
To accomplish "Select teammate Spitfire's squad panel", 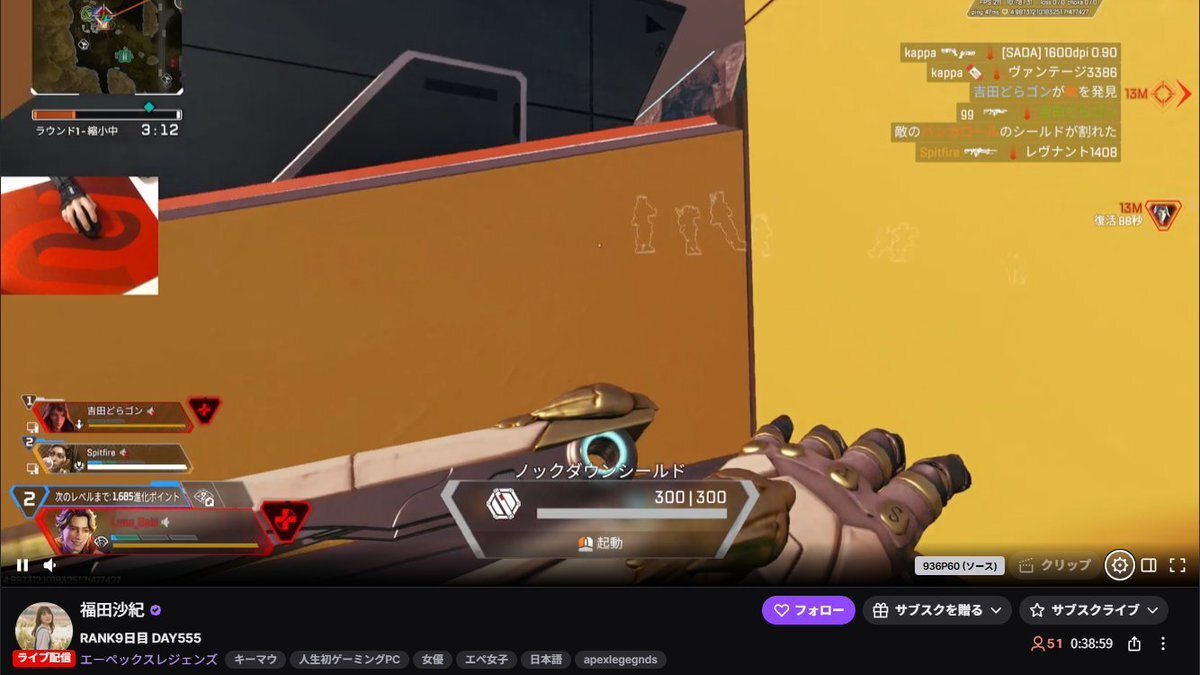I will pos(112,458).
